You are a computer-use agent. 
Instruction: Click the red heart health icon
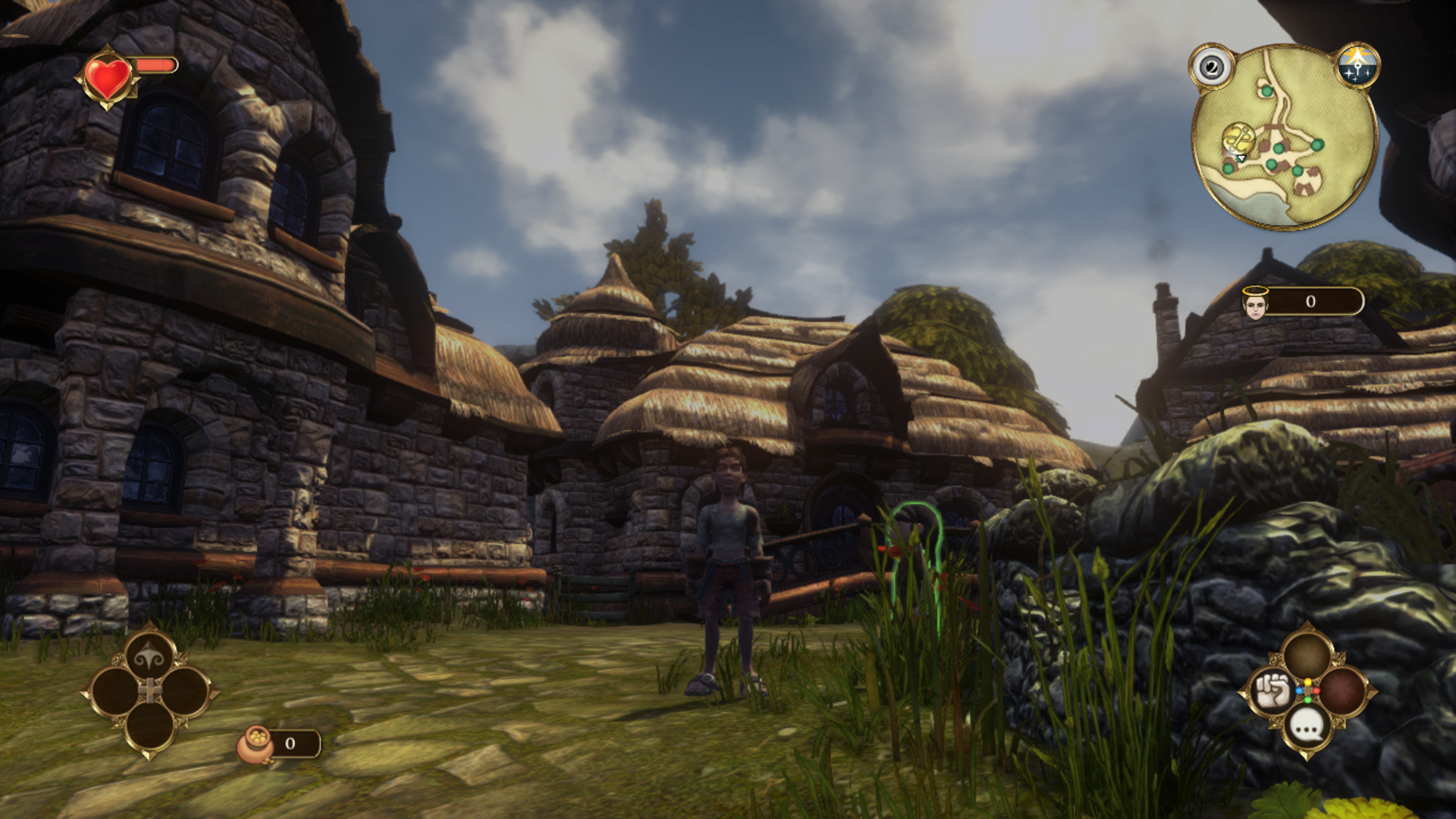coord(108,77)
